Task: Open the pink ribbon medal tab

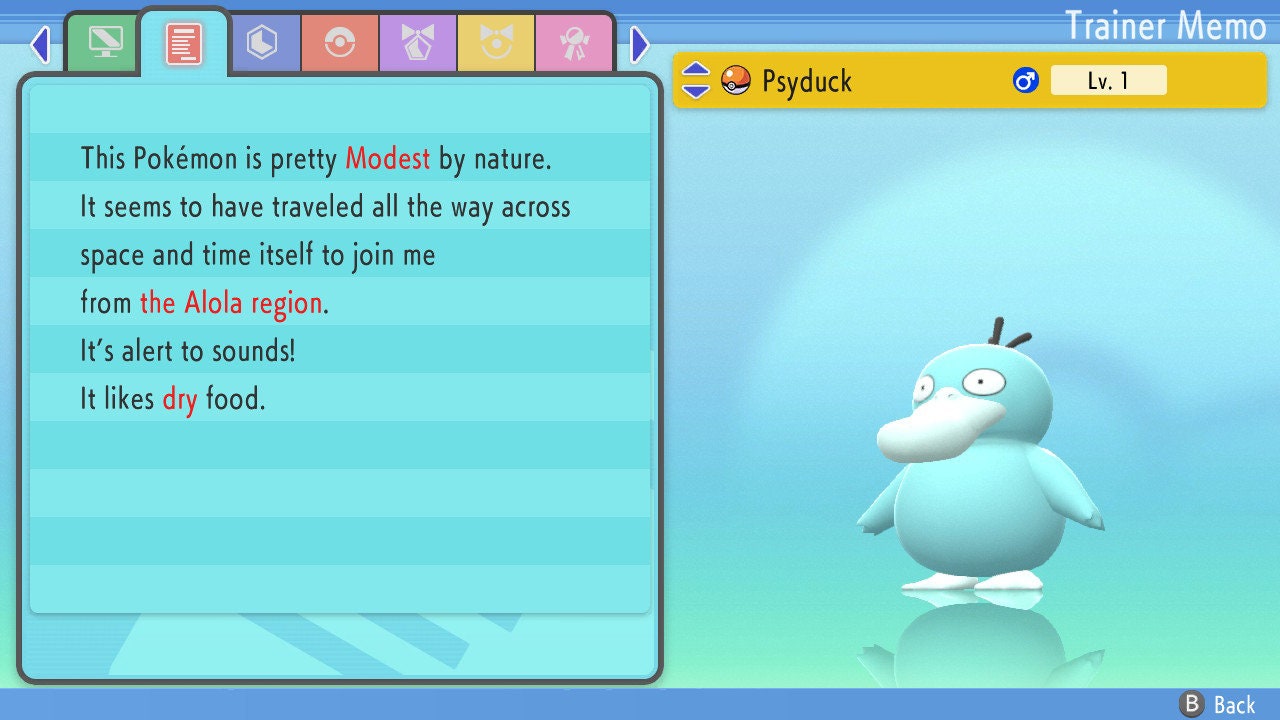Action: click(x=573, y=43)
